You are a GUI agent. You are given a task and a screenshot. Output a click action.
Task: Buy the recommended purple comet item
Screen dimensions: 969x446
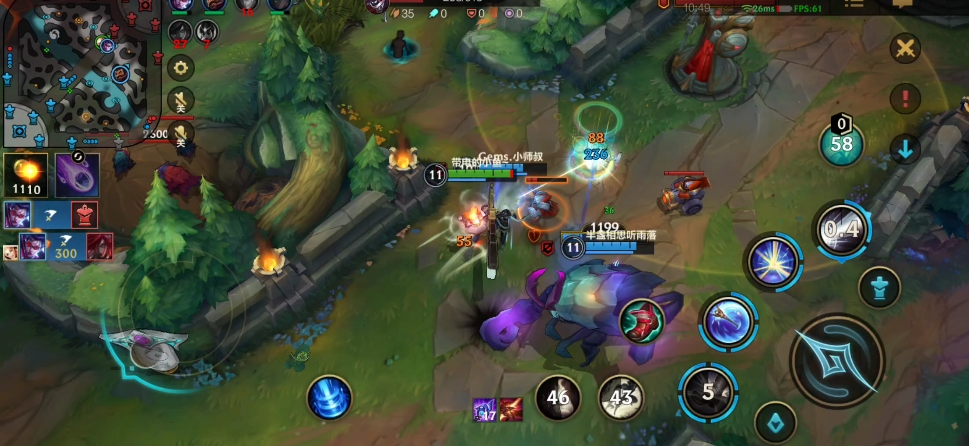76,174
